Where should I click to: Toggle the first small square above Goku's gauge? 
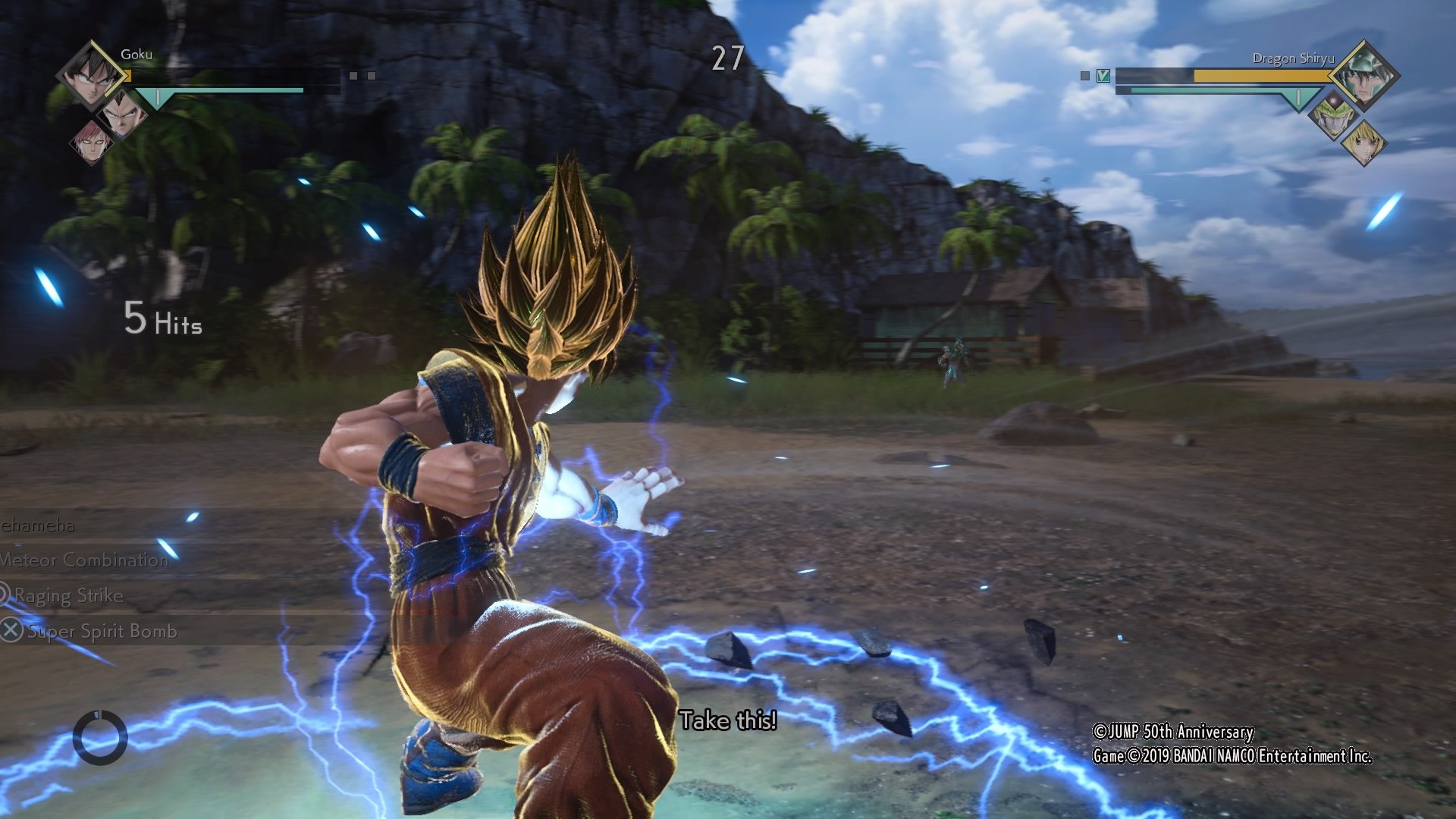[x=353, y=76]
